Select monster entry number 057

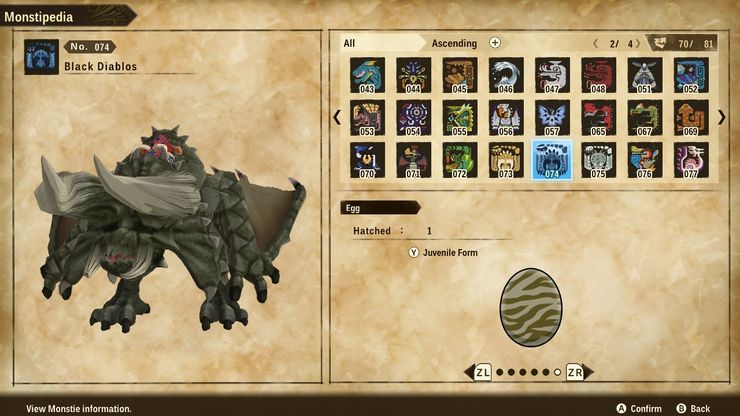click(552, 118)
